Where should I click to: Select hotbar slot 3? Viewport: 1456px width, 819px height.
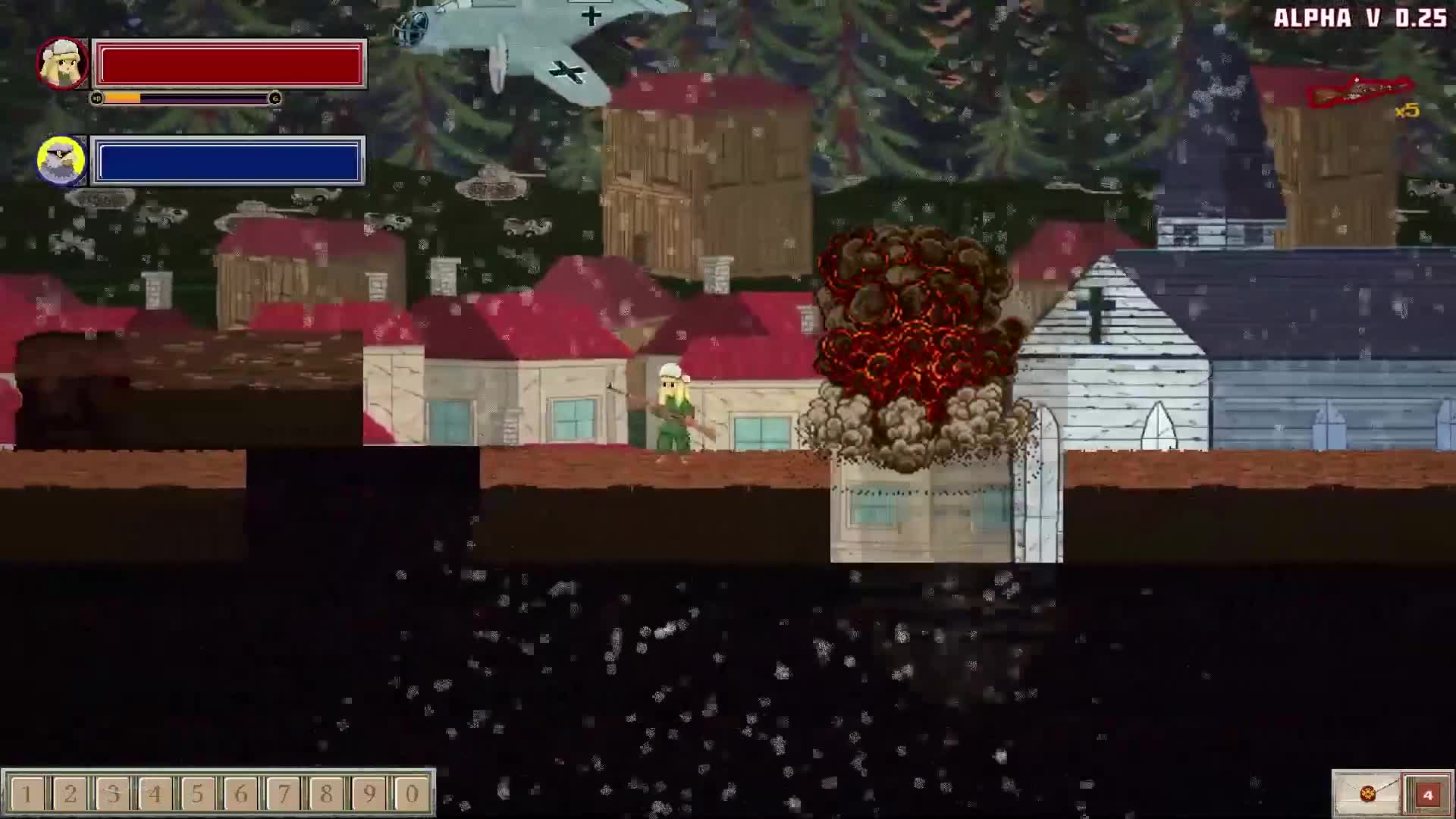pyautogui.click(x=113, y=793)
